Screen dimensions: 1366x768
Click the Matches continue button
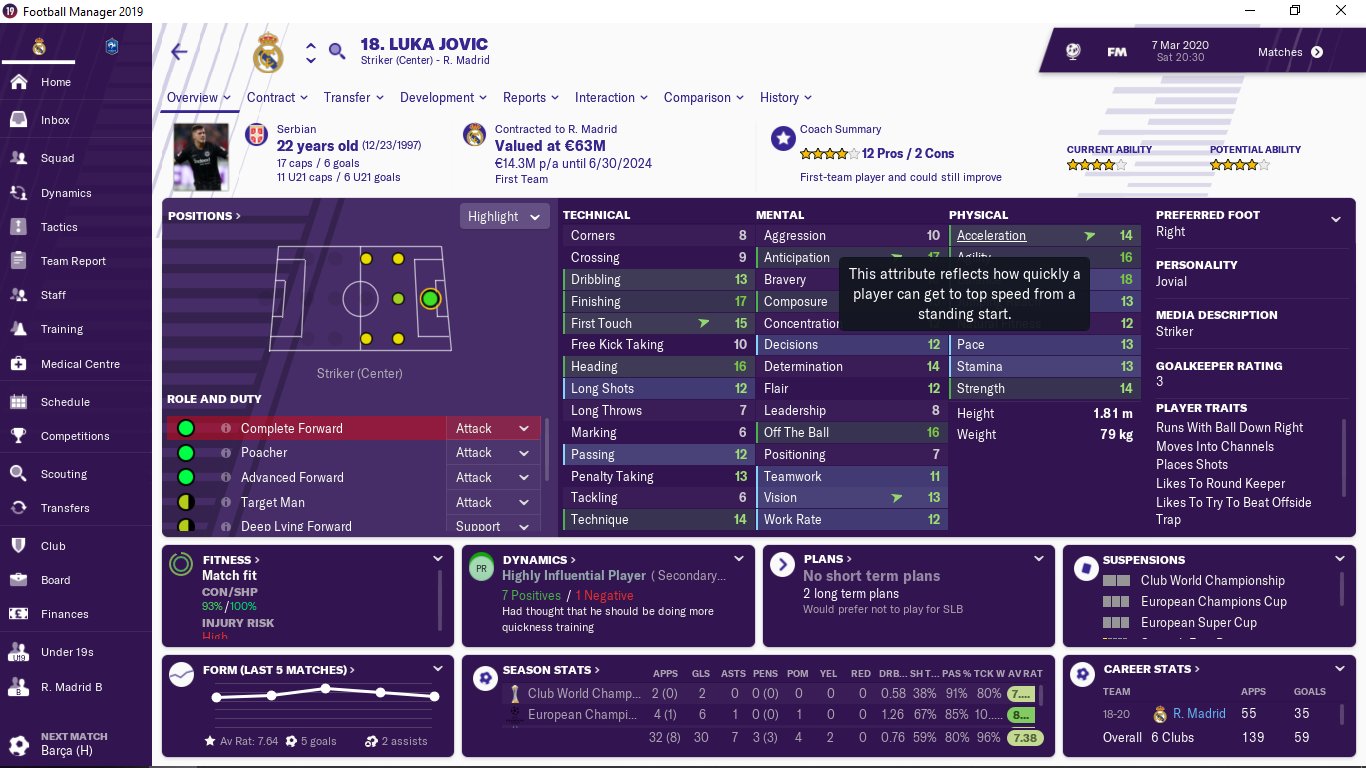1316,52
